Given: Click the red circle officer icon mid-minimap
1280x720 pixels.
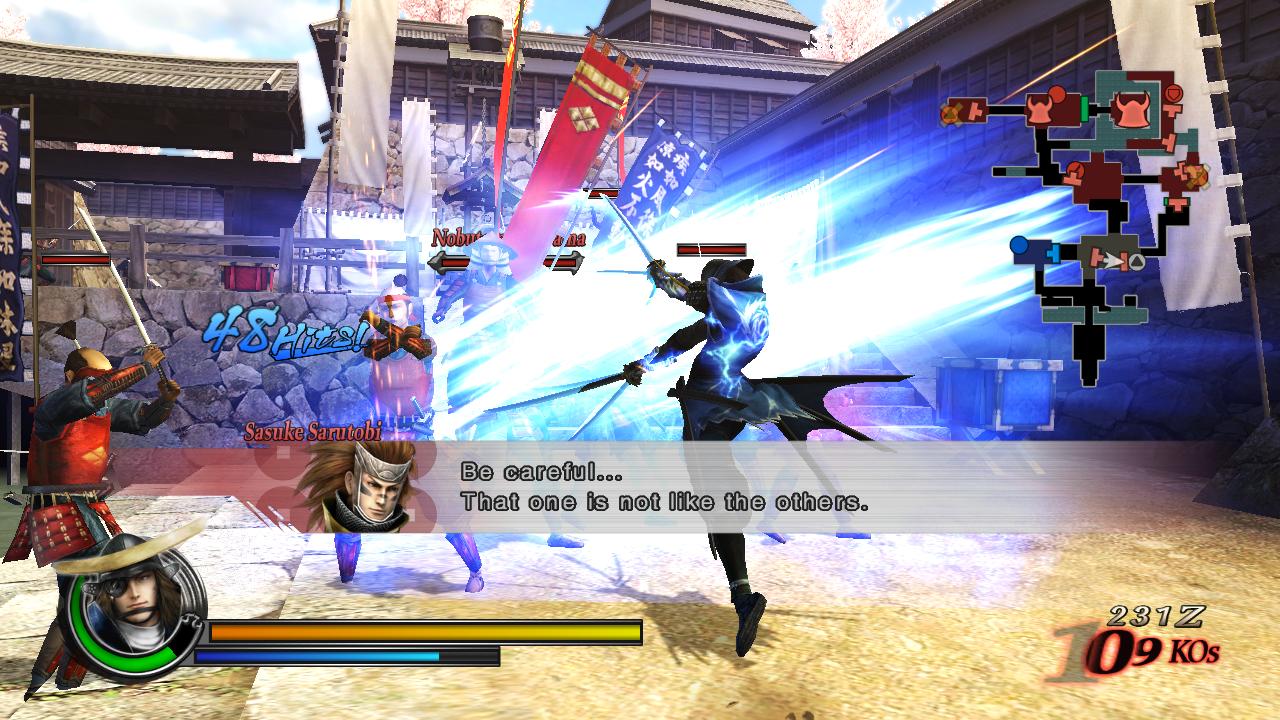Looking at the screenshot, I should (x=1076, y=169).
